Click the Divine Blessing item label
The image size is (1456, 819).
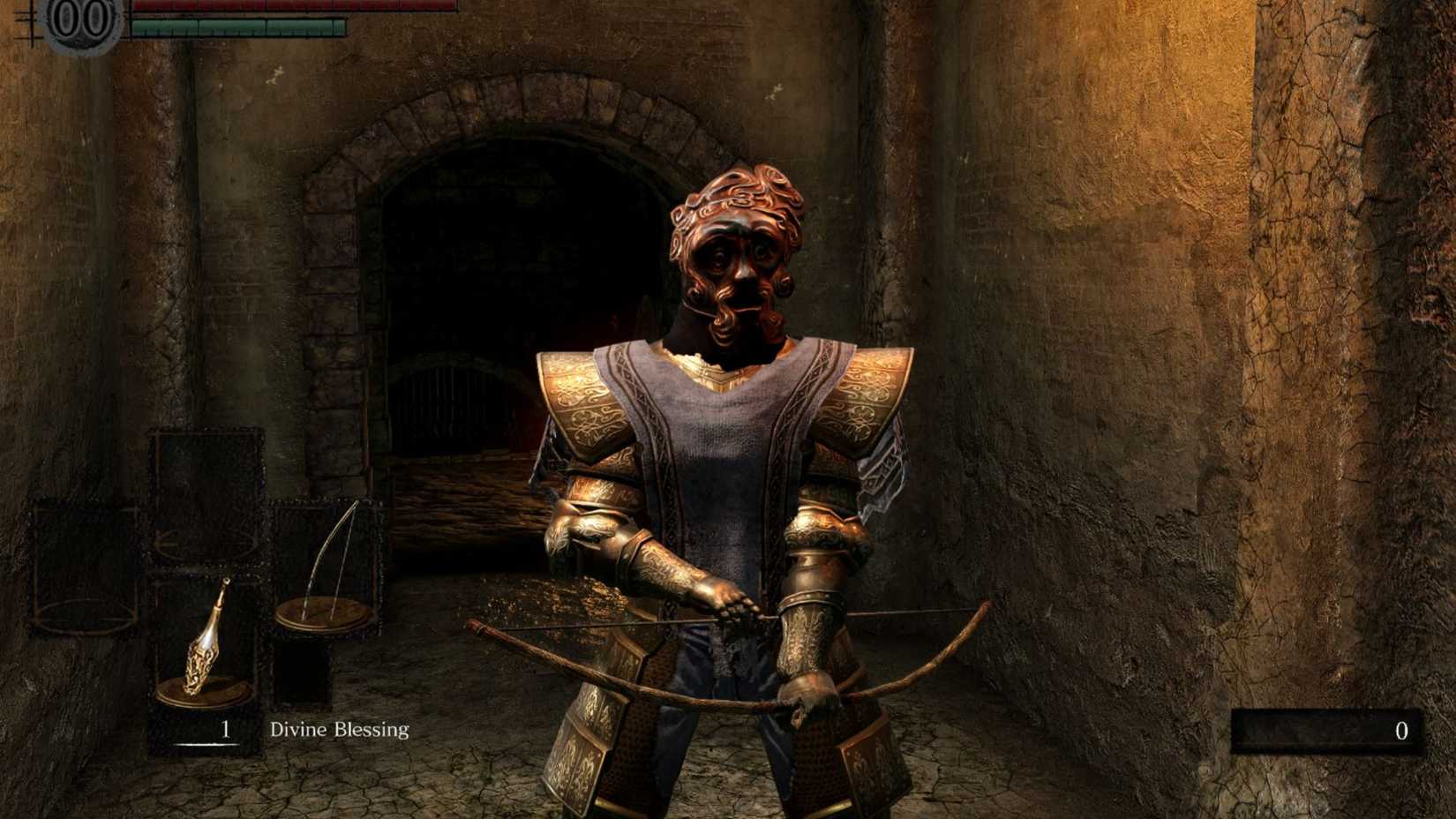tap(340, 730)
